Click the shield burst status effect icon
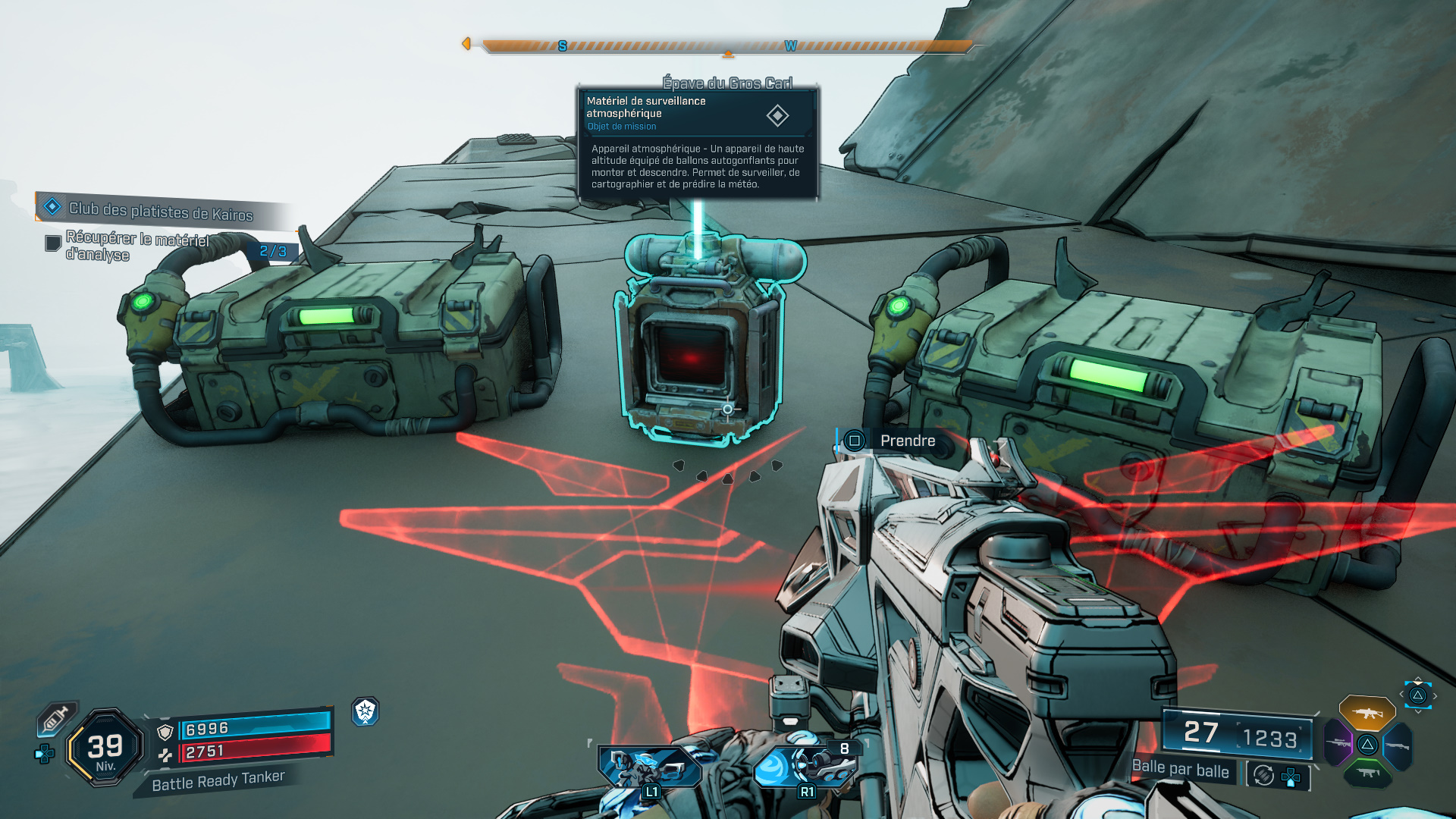This screenshot has width=1456, height=819. pyautogui.click(x=366, y=711)
